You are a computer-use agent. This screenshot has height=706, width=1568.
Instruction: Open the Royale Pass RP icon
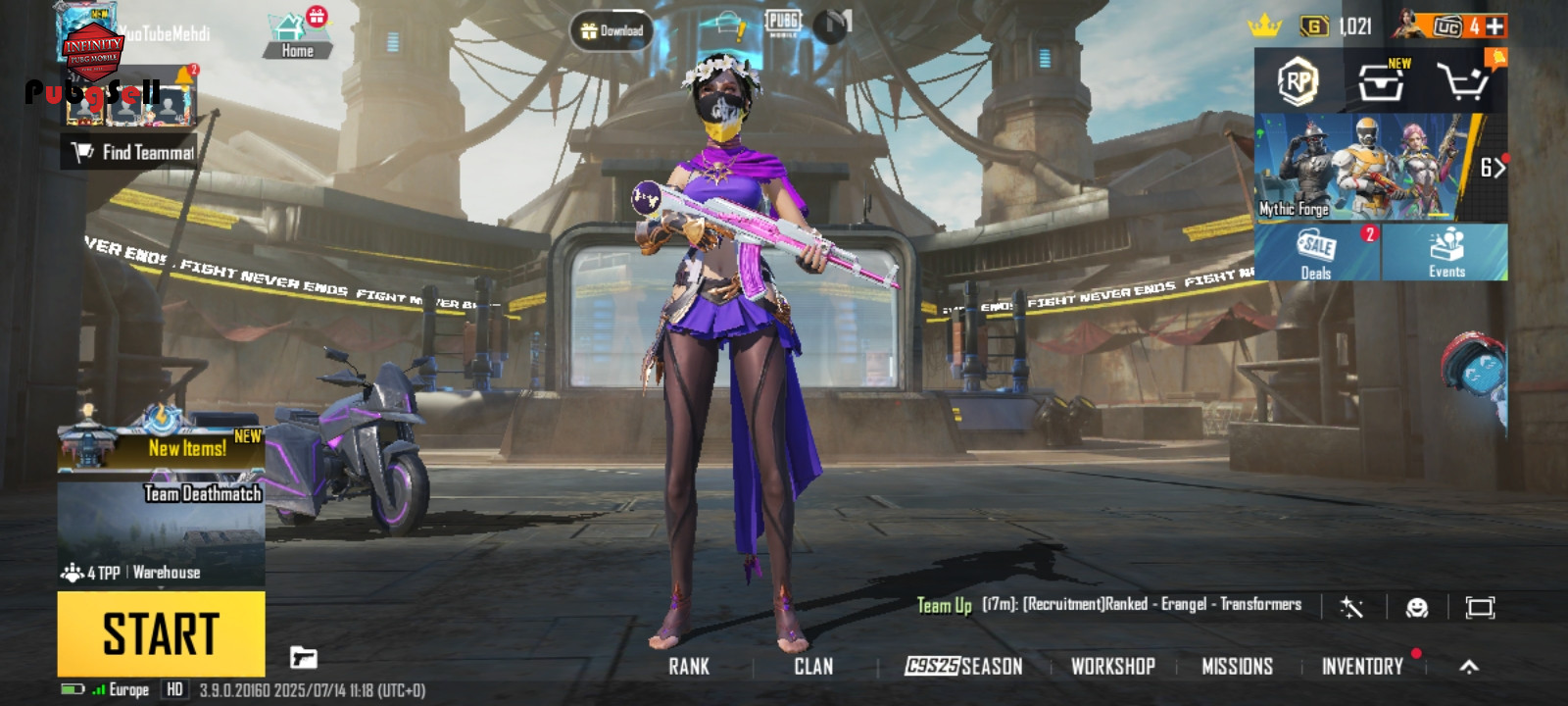pyautogui.click(x=1298, y=81)
